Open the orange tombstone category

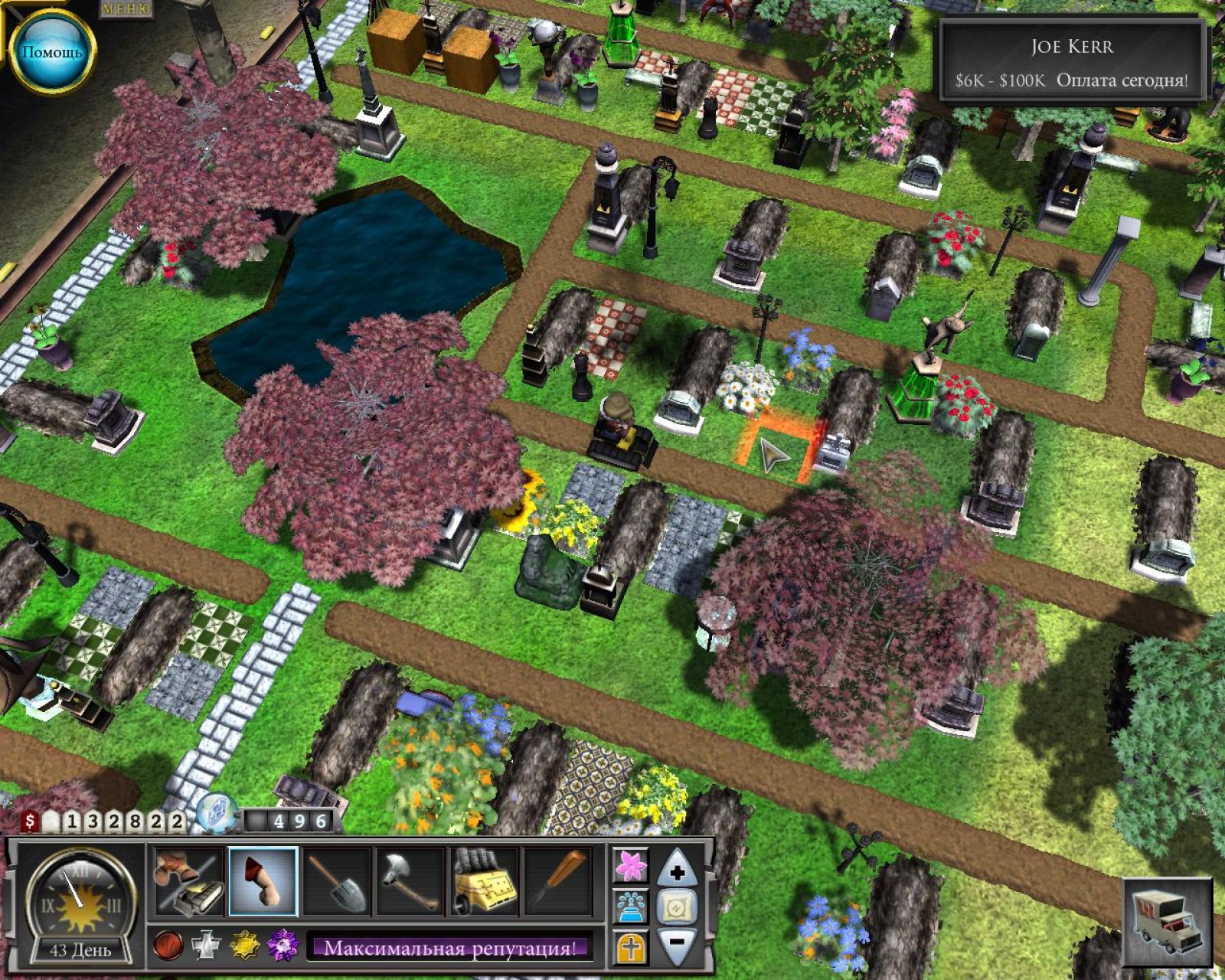point(631,948)
